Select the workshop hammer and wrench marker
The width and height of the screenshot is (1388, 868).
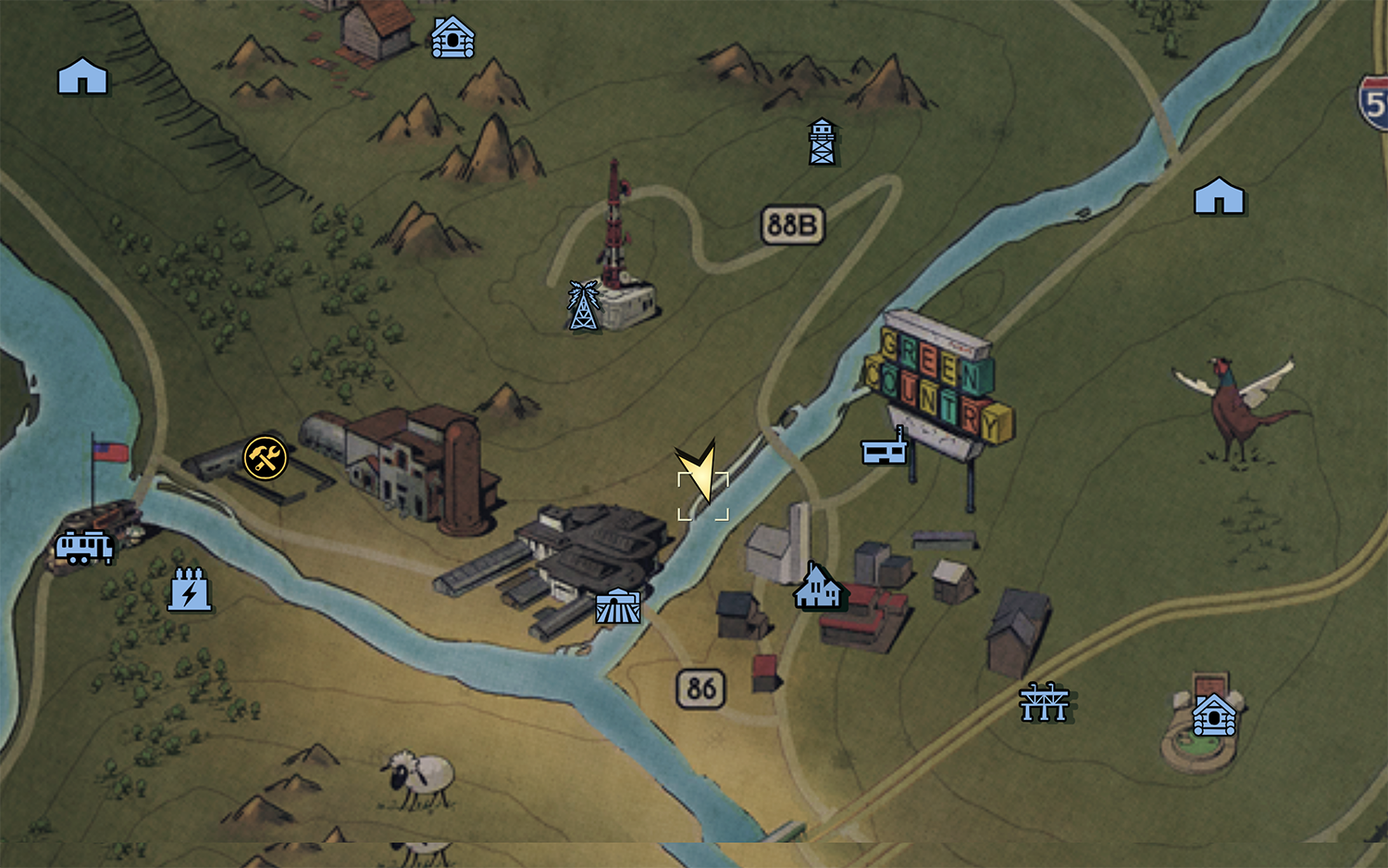tap(266, 457)
